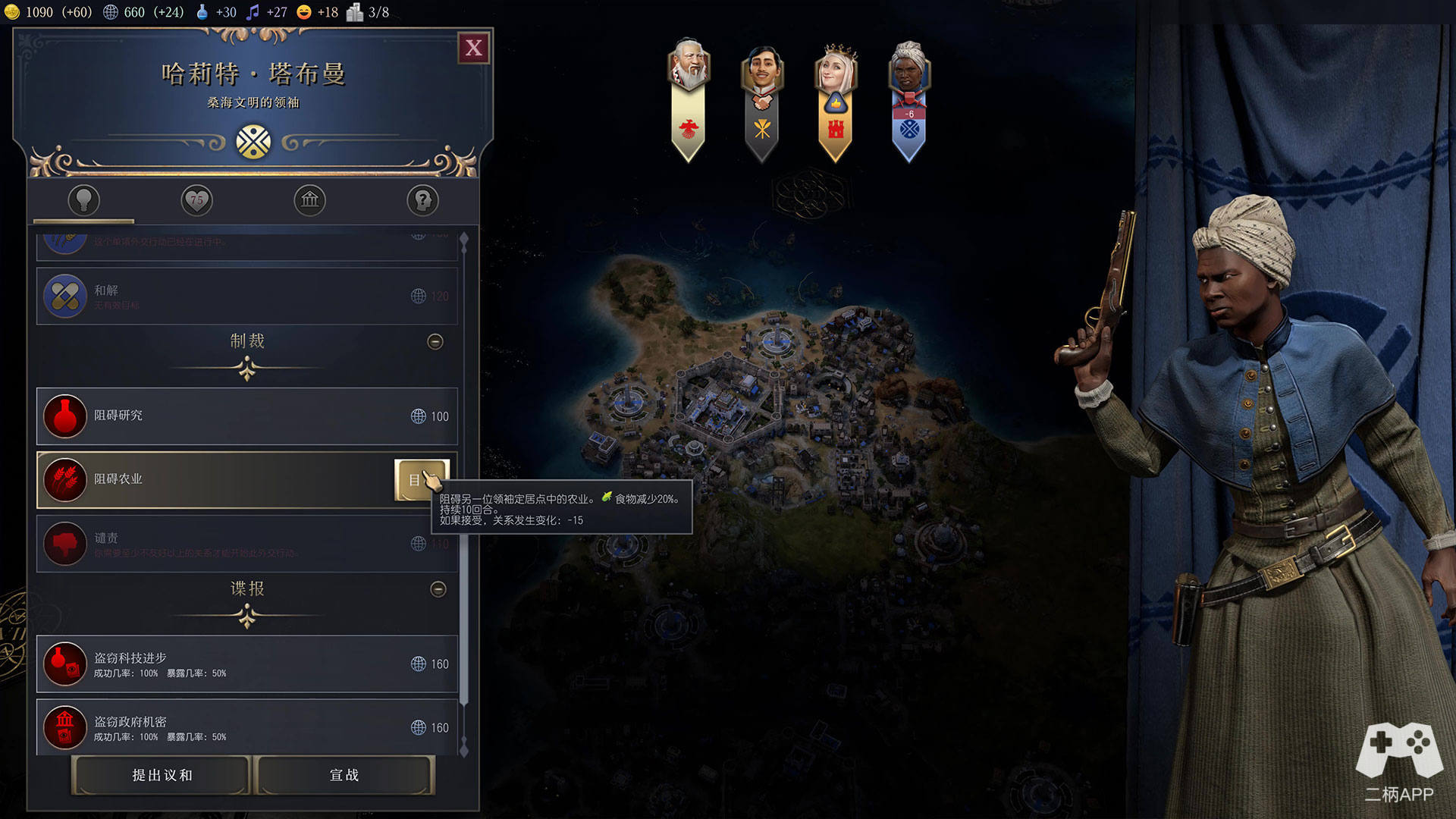Screen dimensions: 1456x819
Task: Click the 和解 reconcile action row
Action: click(246, 296)
